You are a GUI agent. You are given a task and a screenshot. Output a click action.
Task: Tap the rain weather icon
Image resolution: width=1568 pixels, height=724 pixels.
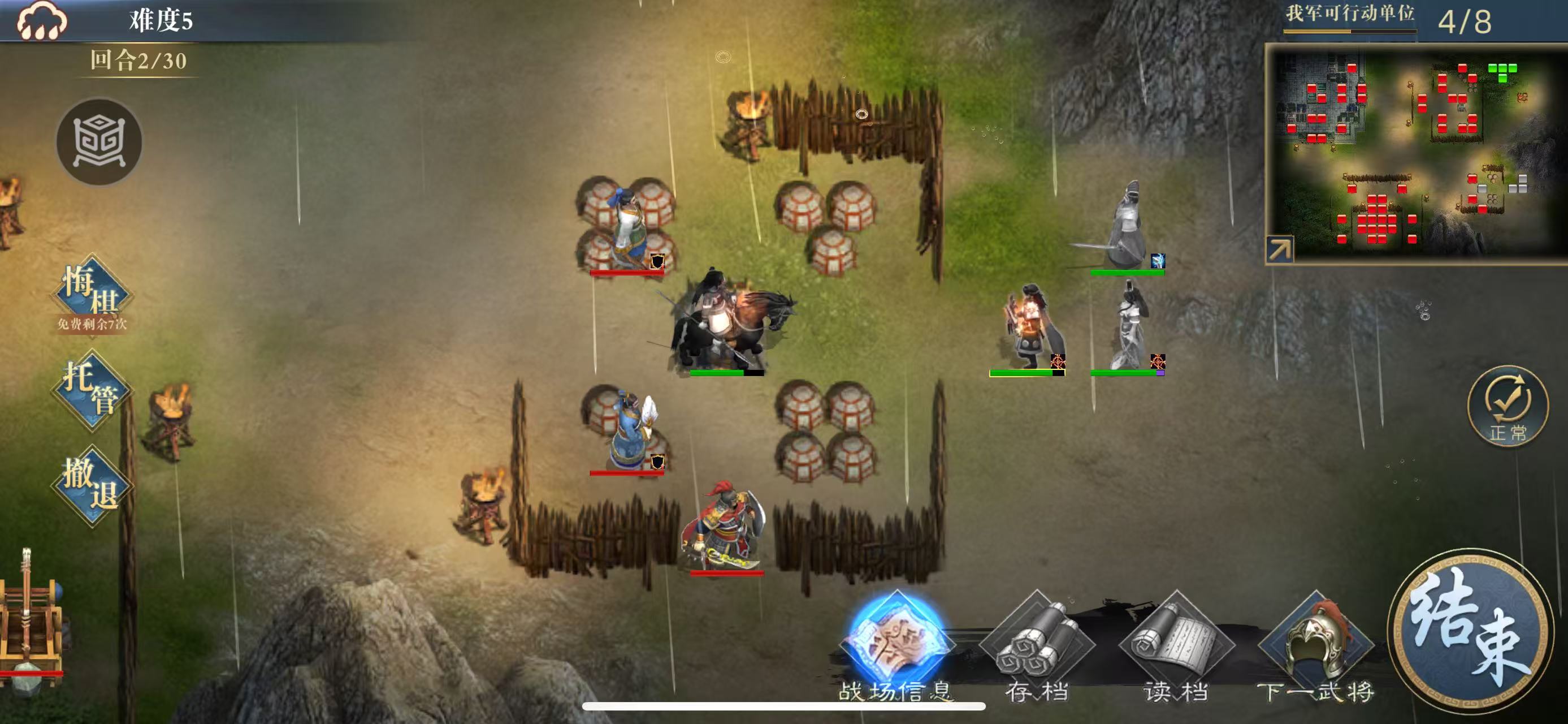click(x=41, y=21)
